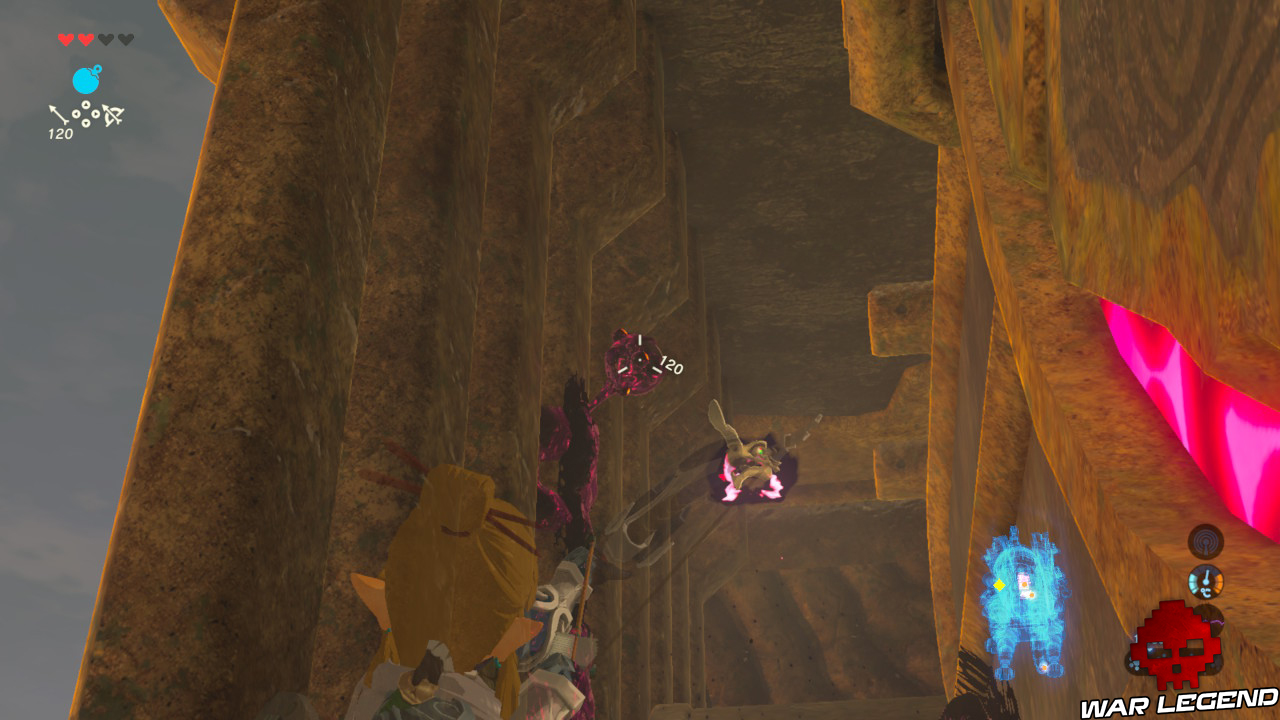Click the second red heart icon

86,39
